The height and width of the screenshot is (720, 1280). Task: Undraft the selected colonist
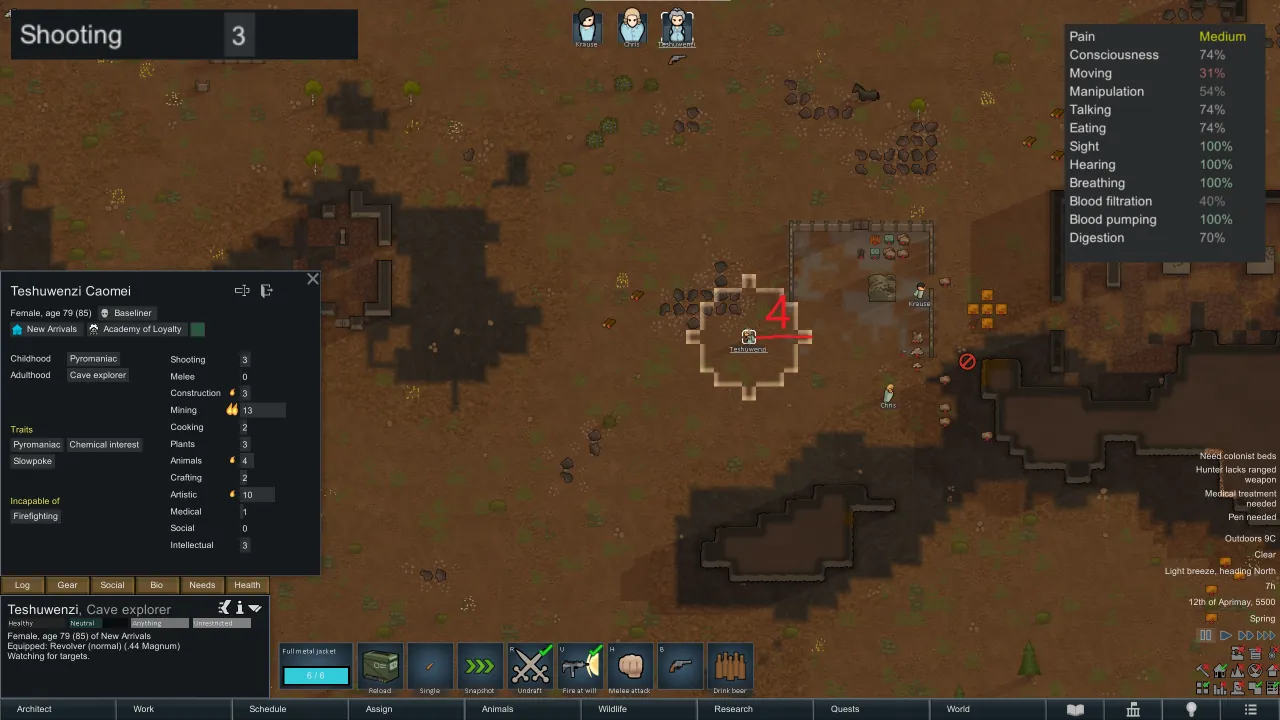pos(531,667)
